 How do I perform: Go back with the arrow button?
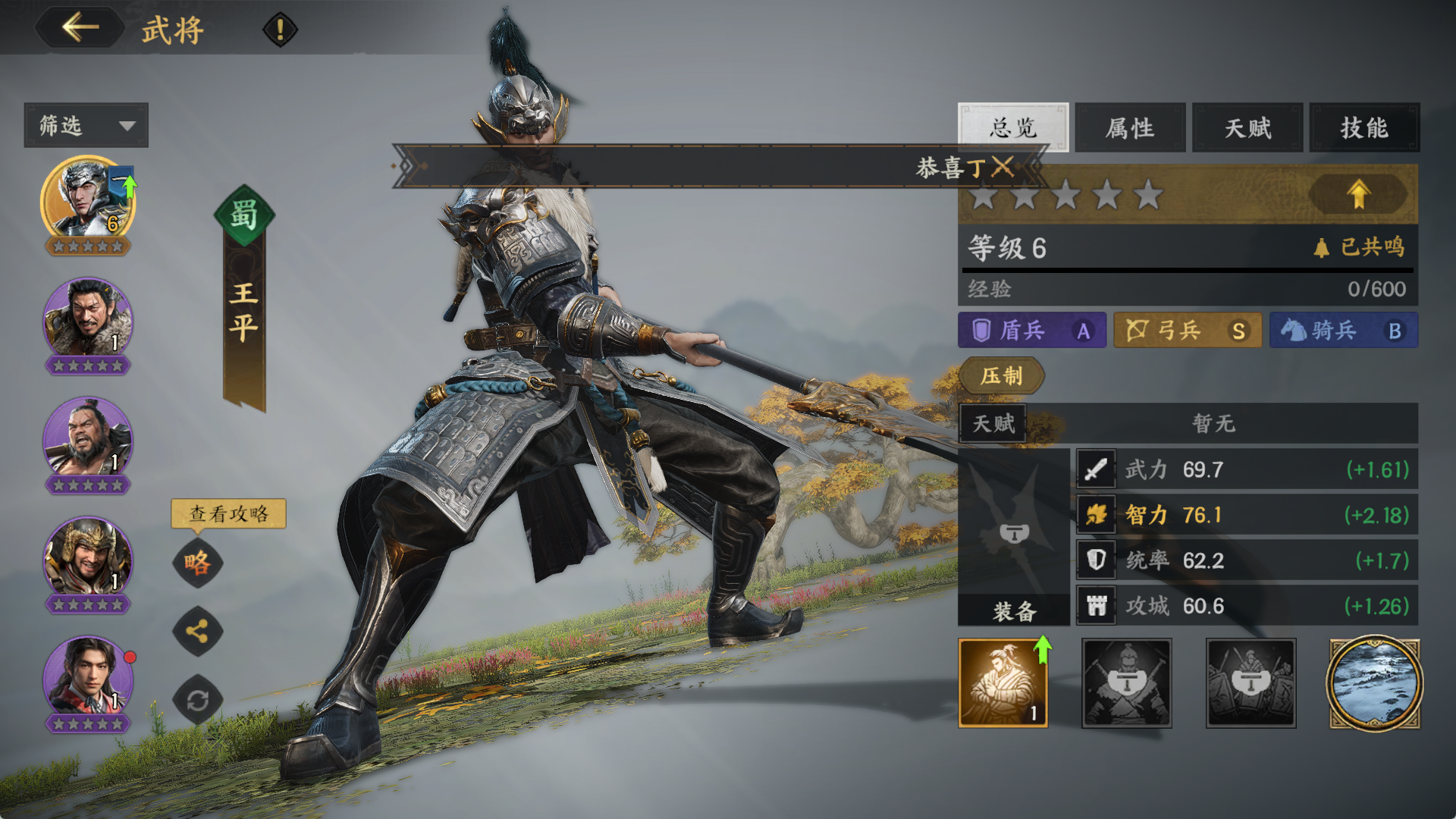[x=80, y=28]
